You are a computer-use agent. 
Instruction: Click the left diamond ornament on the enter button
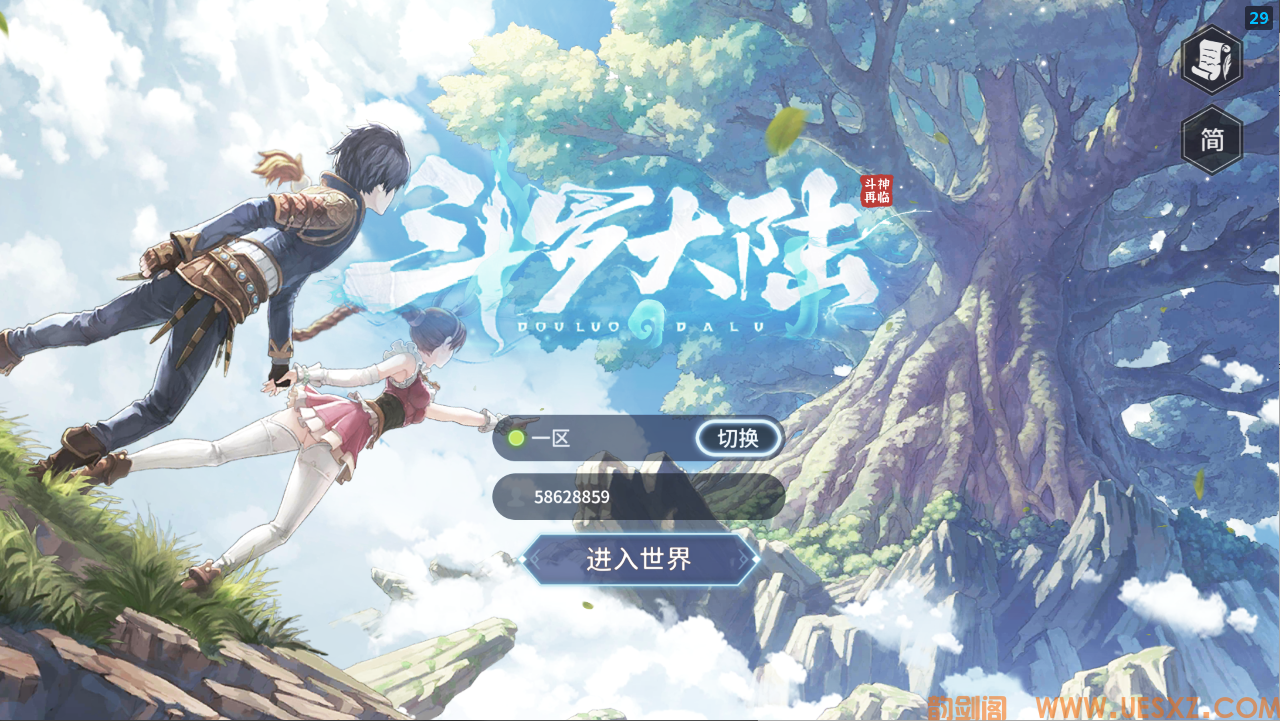524,559
